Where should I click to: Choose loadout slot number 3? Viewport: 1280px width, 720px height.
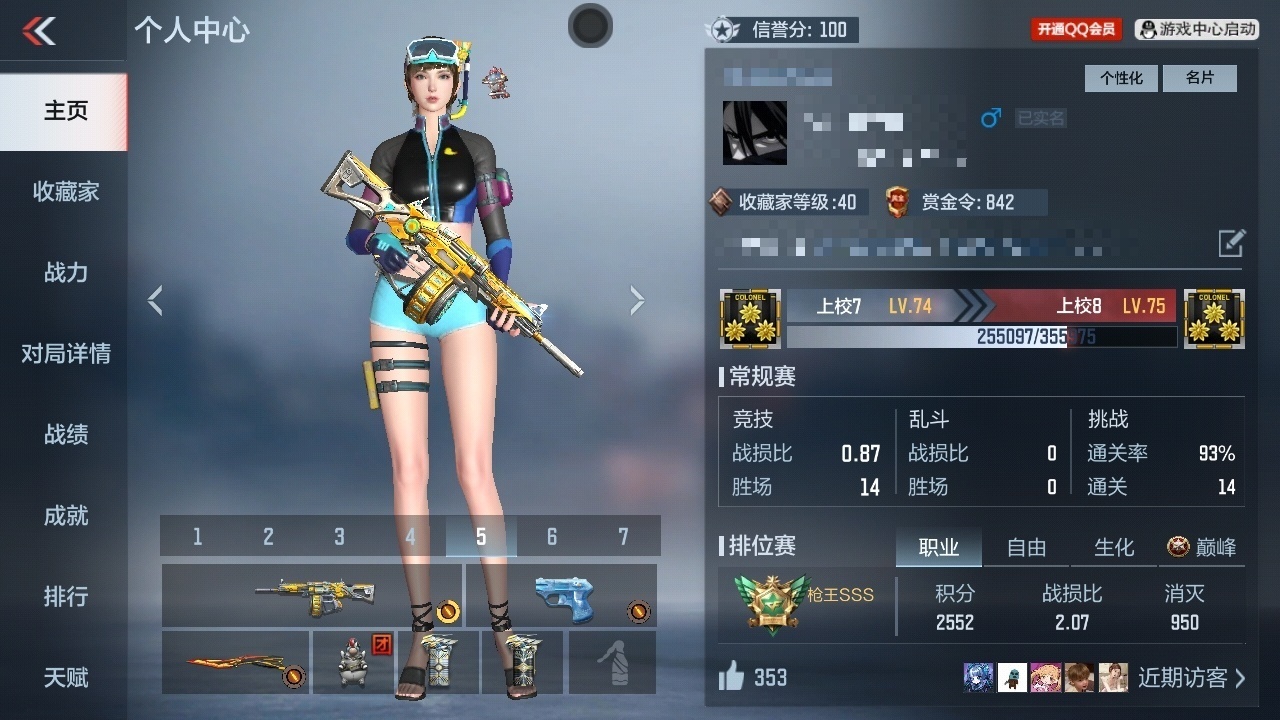(339, 537)
